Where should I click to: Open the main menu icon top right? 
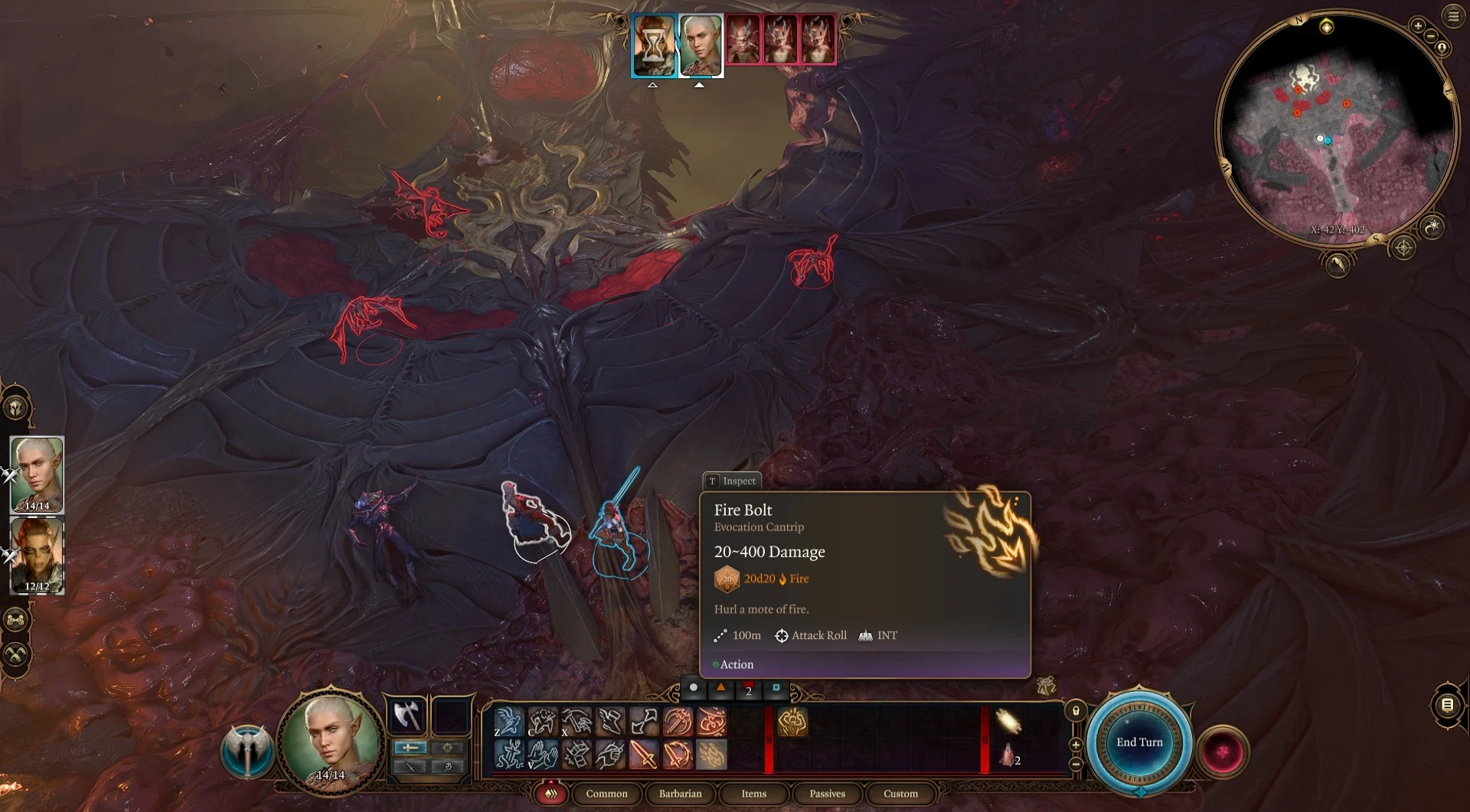1453,17
